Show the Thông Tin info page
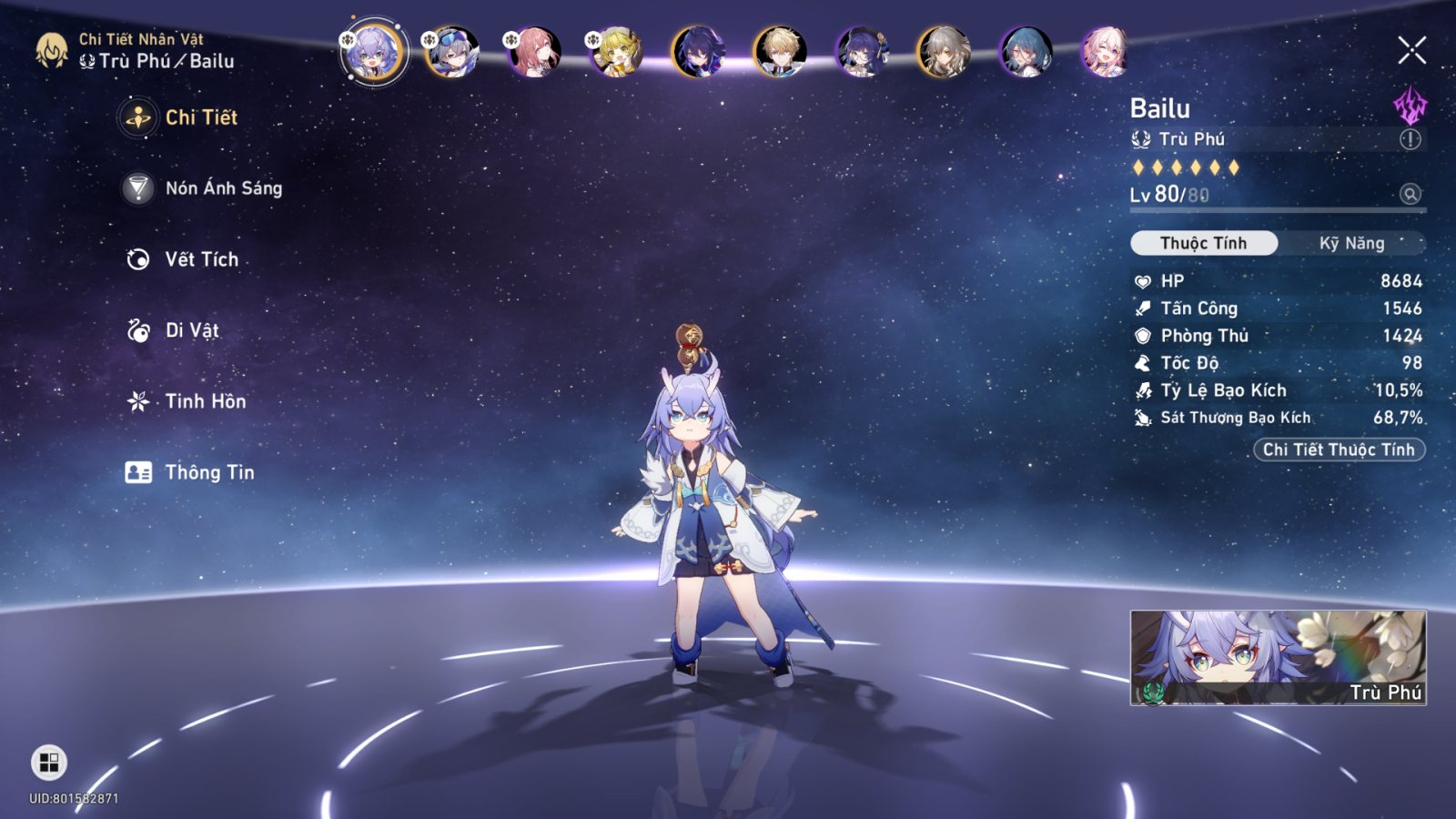This screenshot has height=819, width=1456. [x=209, y=472]
